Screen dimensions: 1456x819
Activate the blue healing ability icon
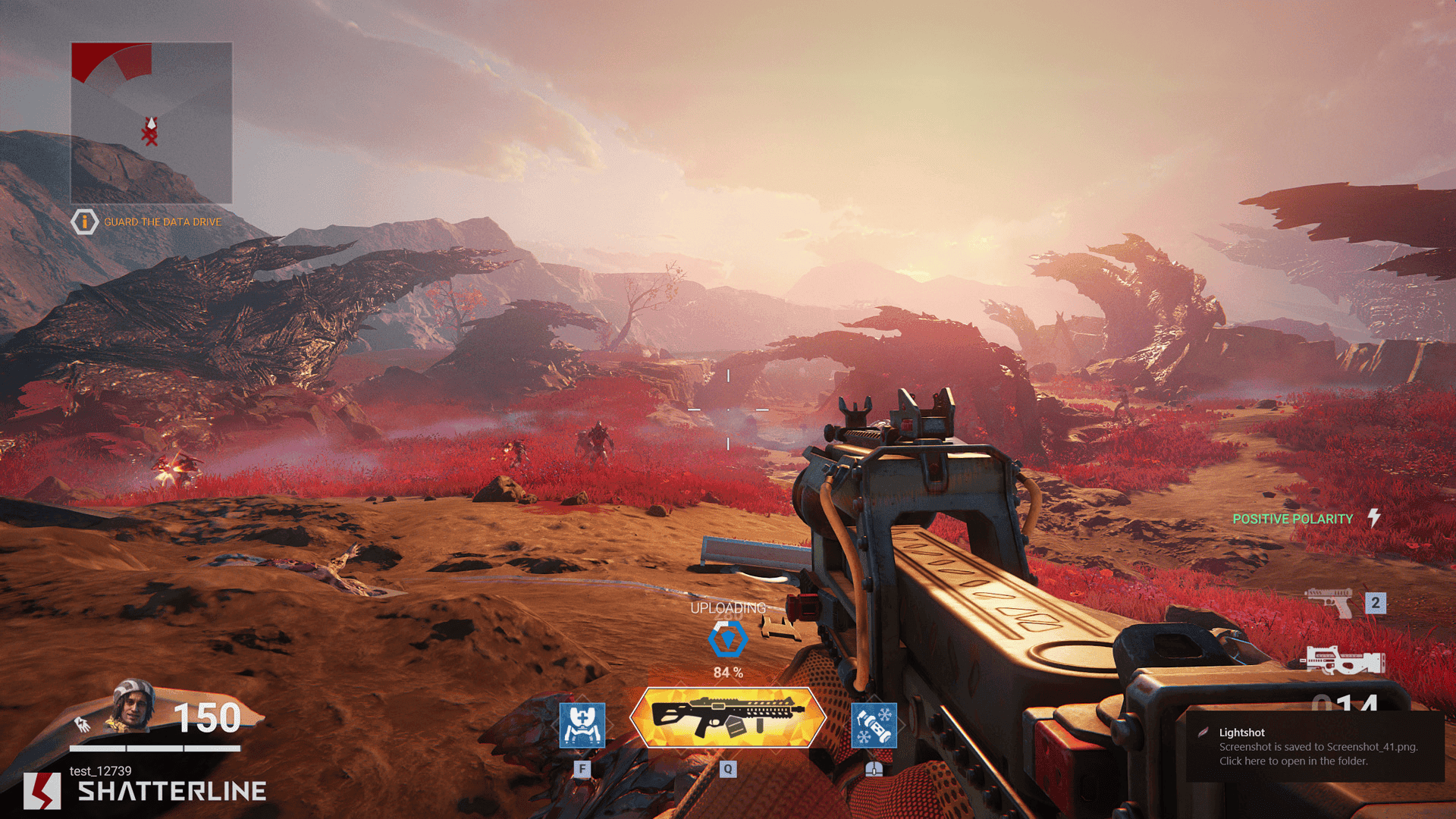coord(582,725)
